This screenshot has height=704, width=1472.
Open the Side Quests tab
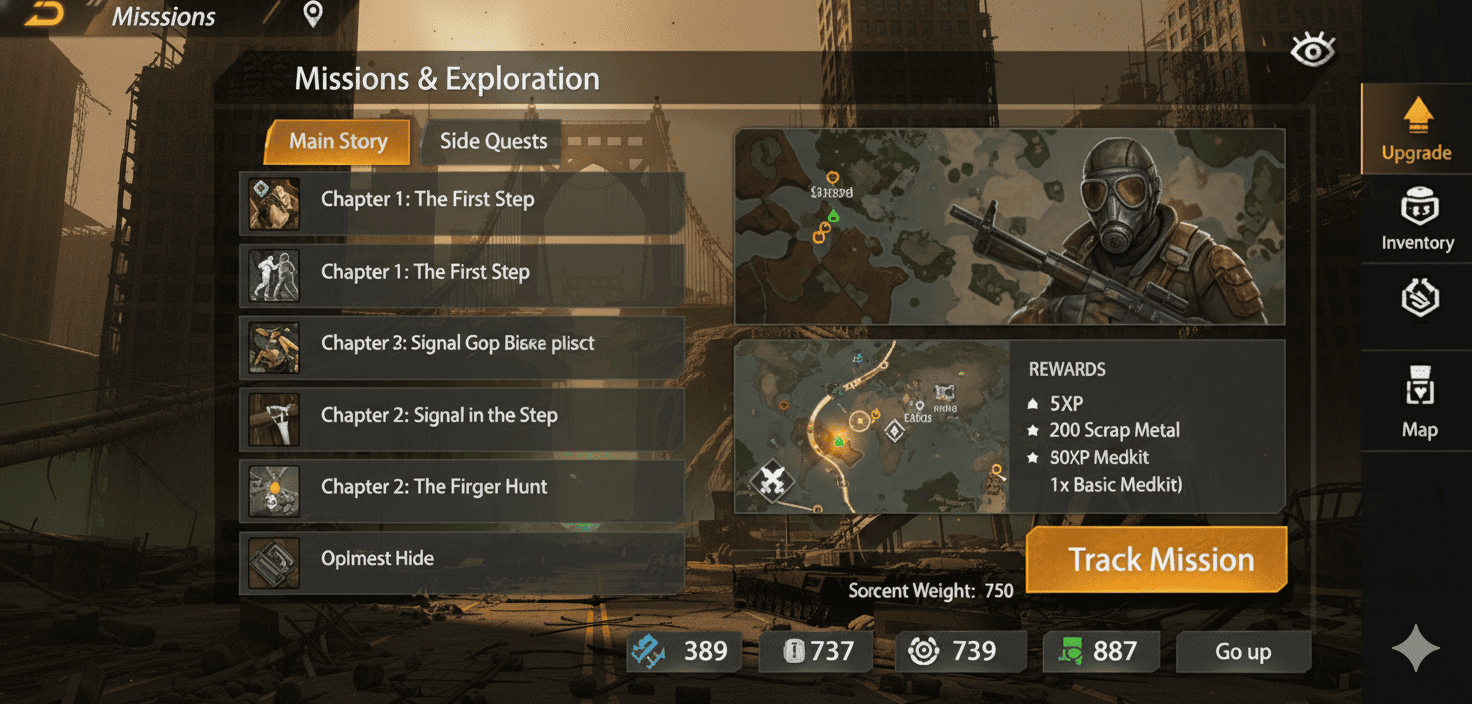pyautogui.click(x=493, y=142)
